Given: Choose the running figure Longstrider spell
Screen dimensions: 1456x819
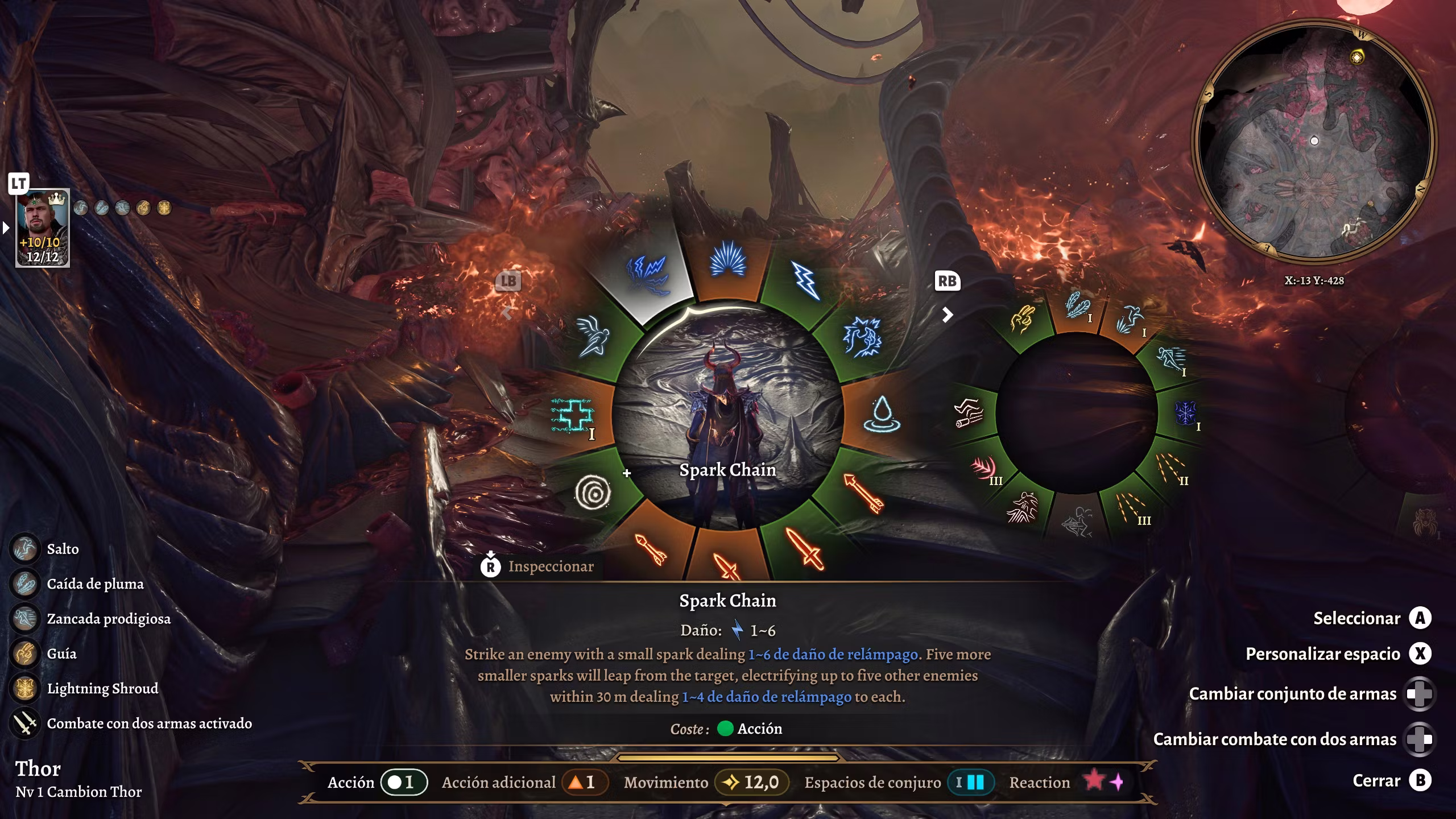Looking at the screenshot, I should click(1172, 359).
